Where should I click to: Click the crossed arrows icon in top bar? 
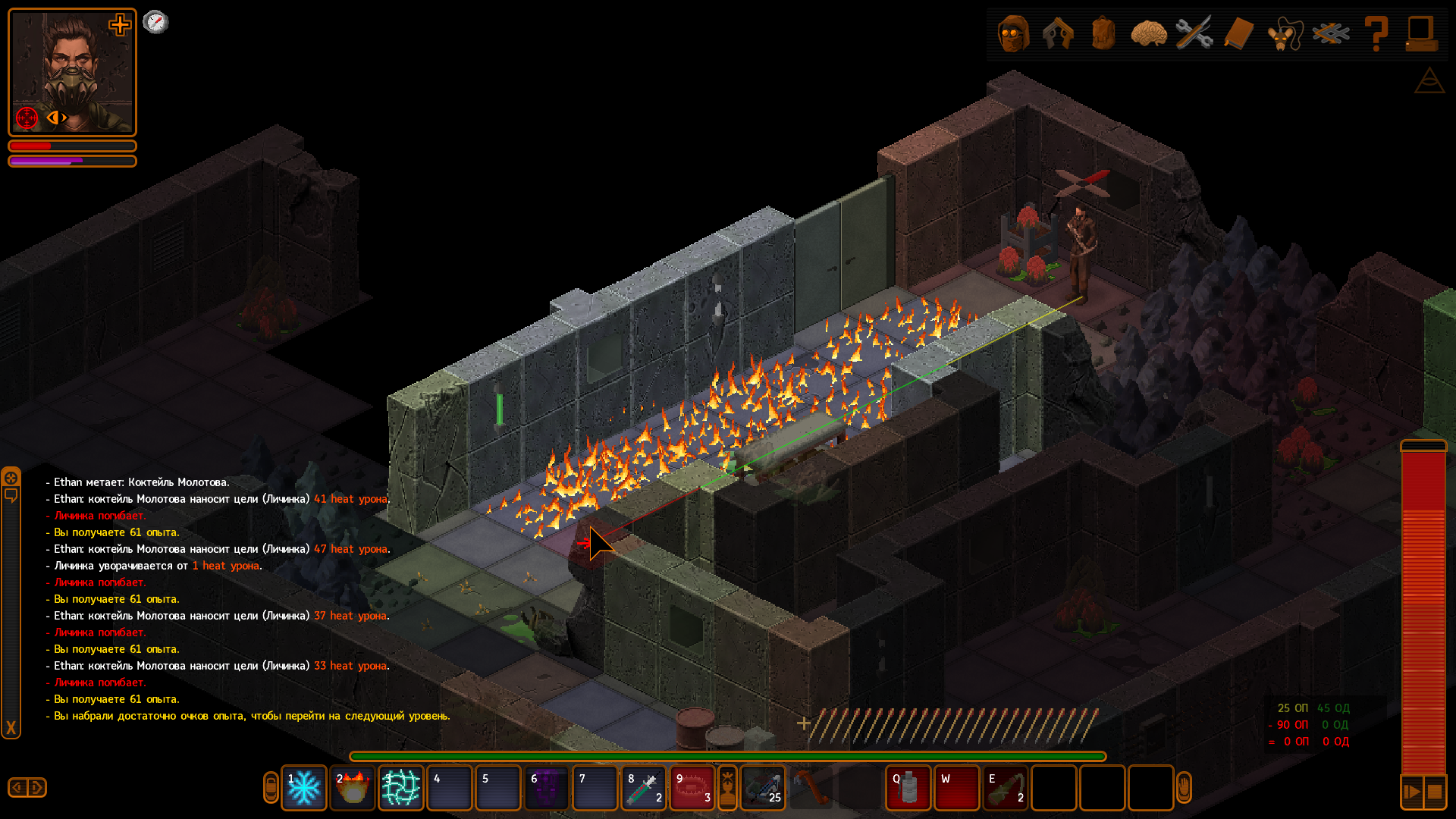pyautogui.click(x=1331, y=33)
